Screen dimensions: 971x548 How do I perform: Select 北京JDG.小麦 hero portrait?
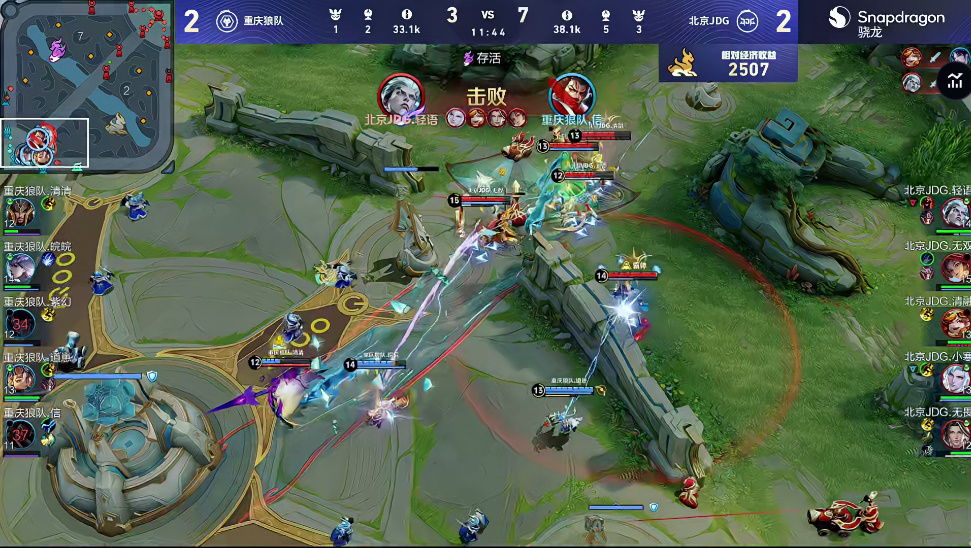click(955, 378)
